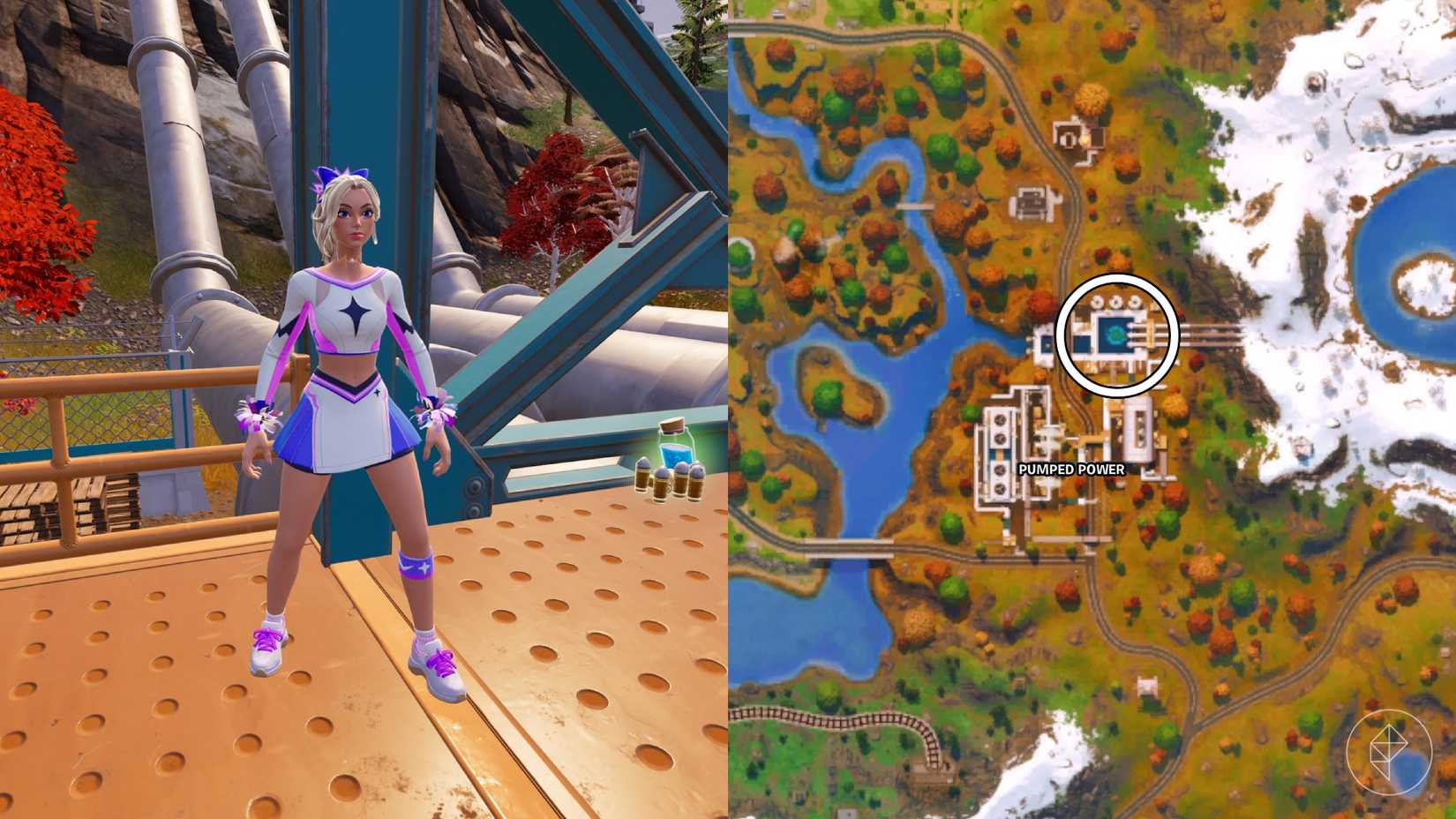Viewport: 1456px width, 819px height.
Task: Select the PUMPED POWER location label
Action: (x=1070, y=471)
